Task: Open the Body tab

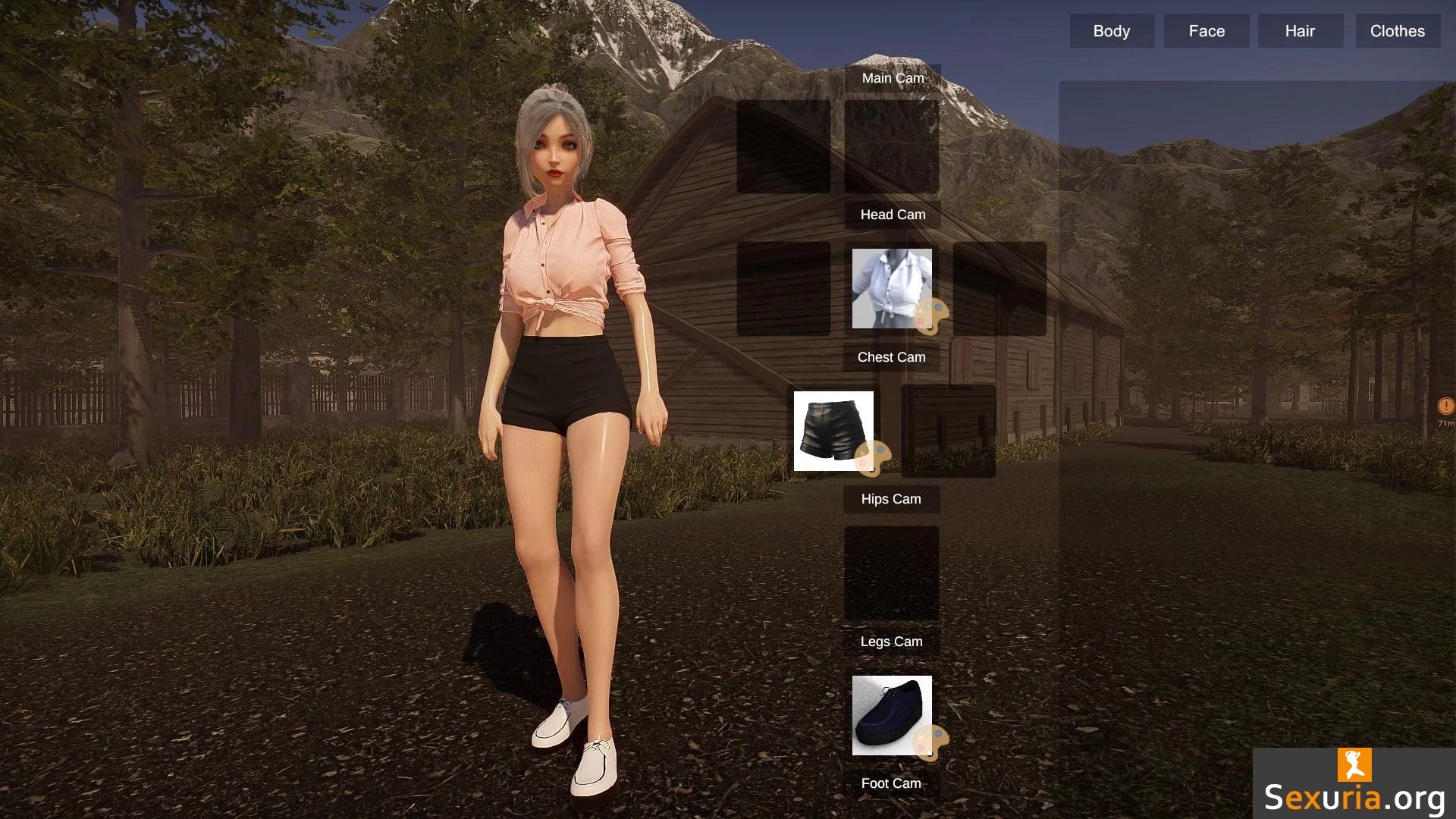Action: click(x=1112, y=31)
